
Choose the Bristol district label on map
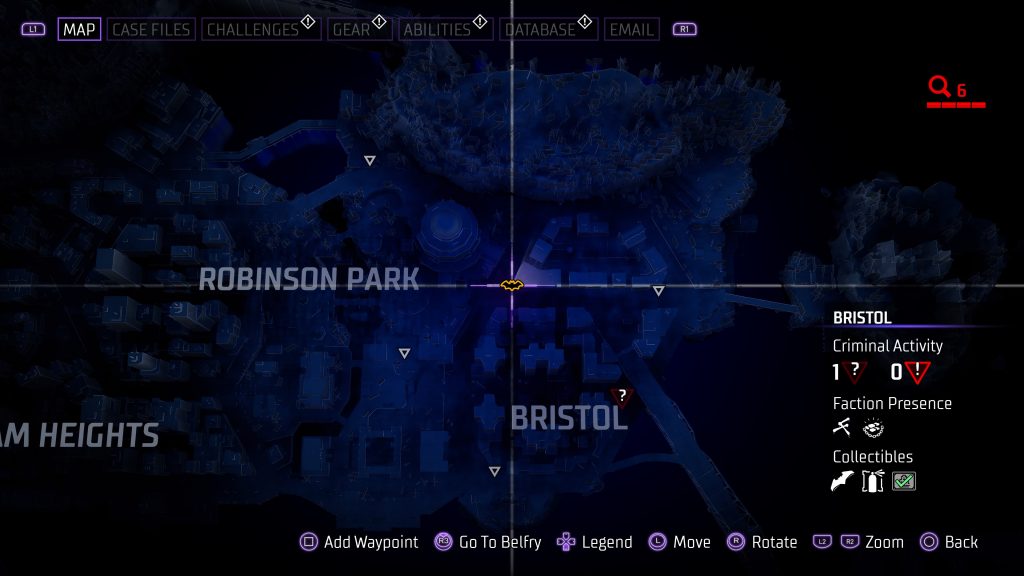point(569,418)
